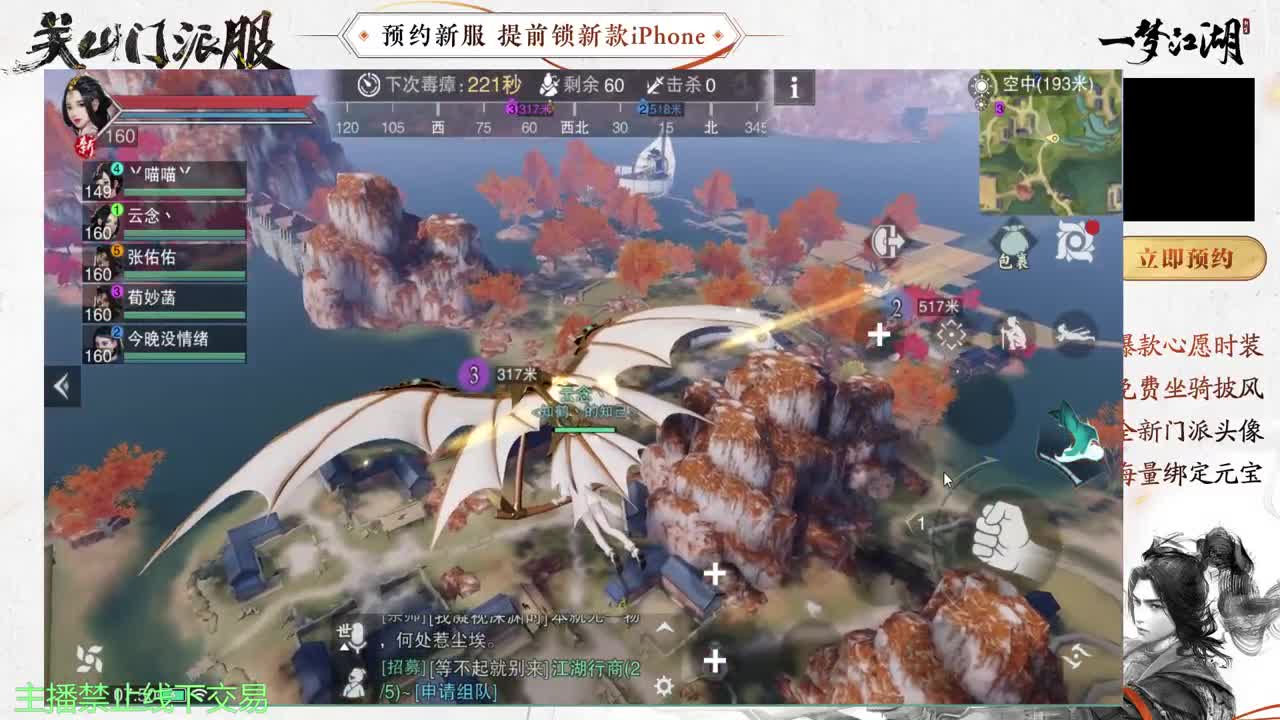Open the chat settings gear icon

tap(662, 684)
